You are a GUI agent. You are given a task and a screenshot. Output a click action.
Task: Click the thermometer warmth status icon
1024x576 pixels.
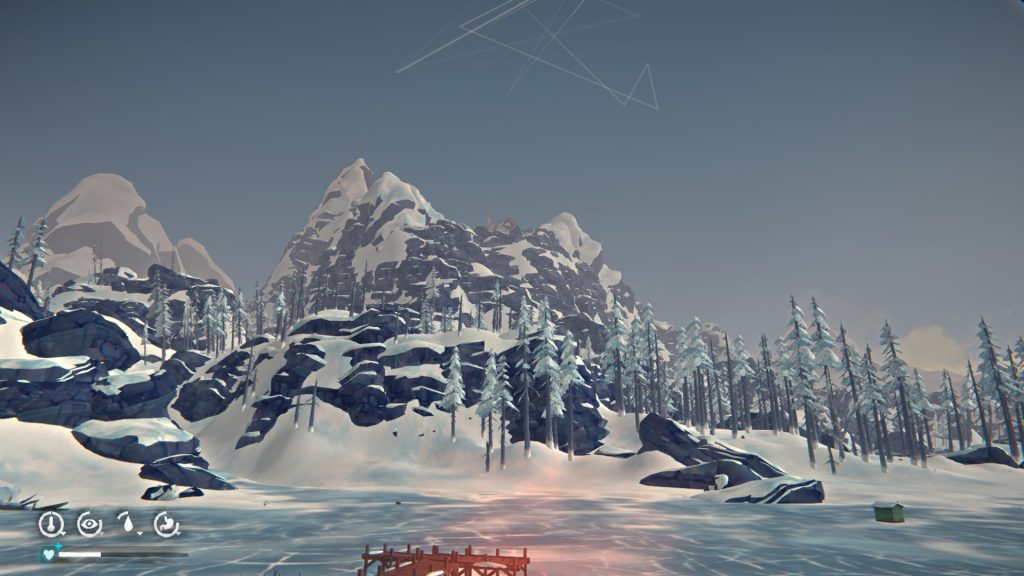[x=50, y=523]
